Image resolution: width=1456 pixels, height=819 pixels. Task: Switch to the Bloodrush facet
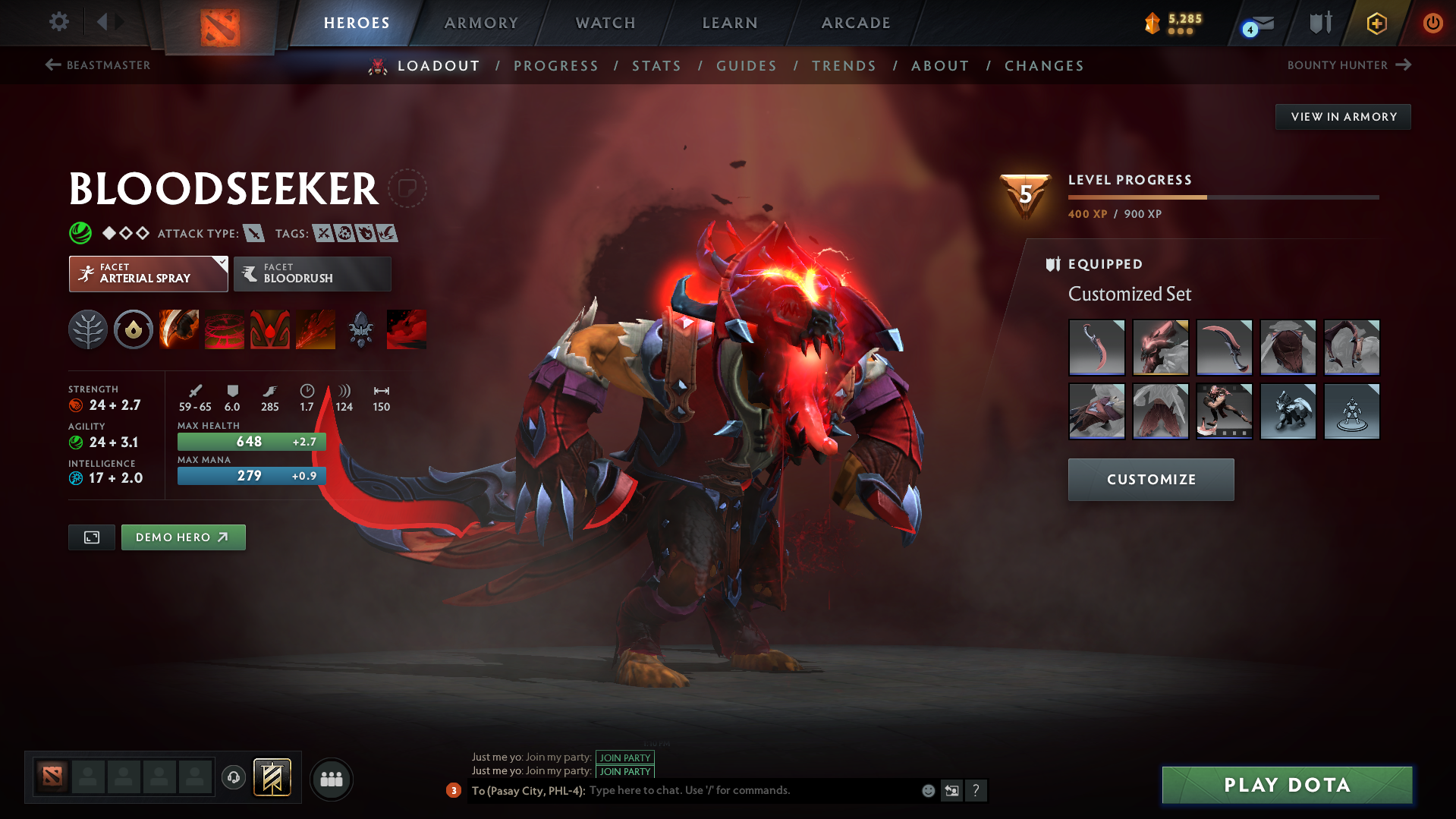312,273
